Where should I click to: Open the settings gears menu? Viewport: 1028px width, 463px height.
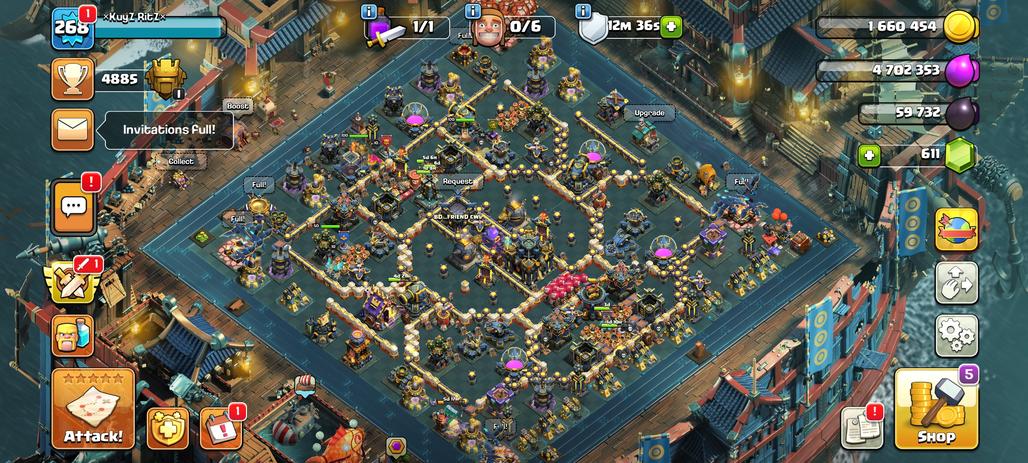click(x=956, y=335)
